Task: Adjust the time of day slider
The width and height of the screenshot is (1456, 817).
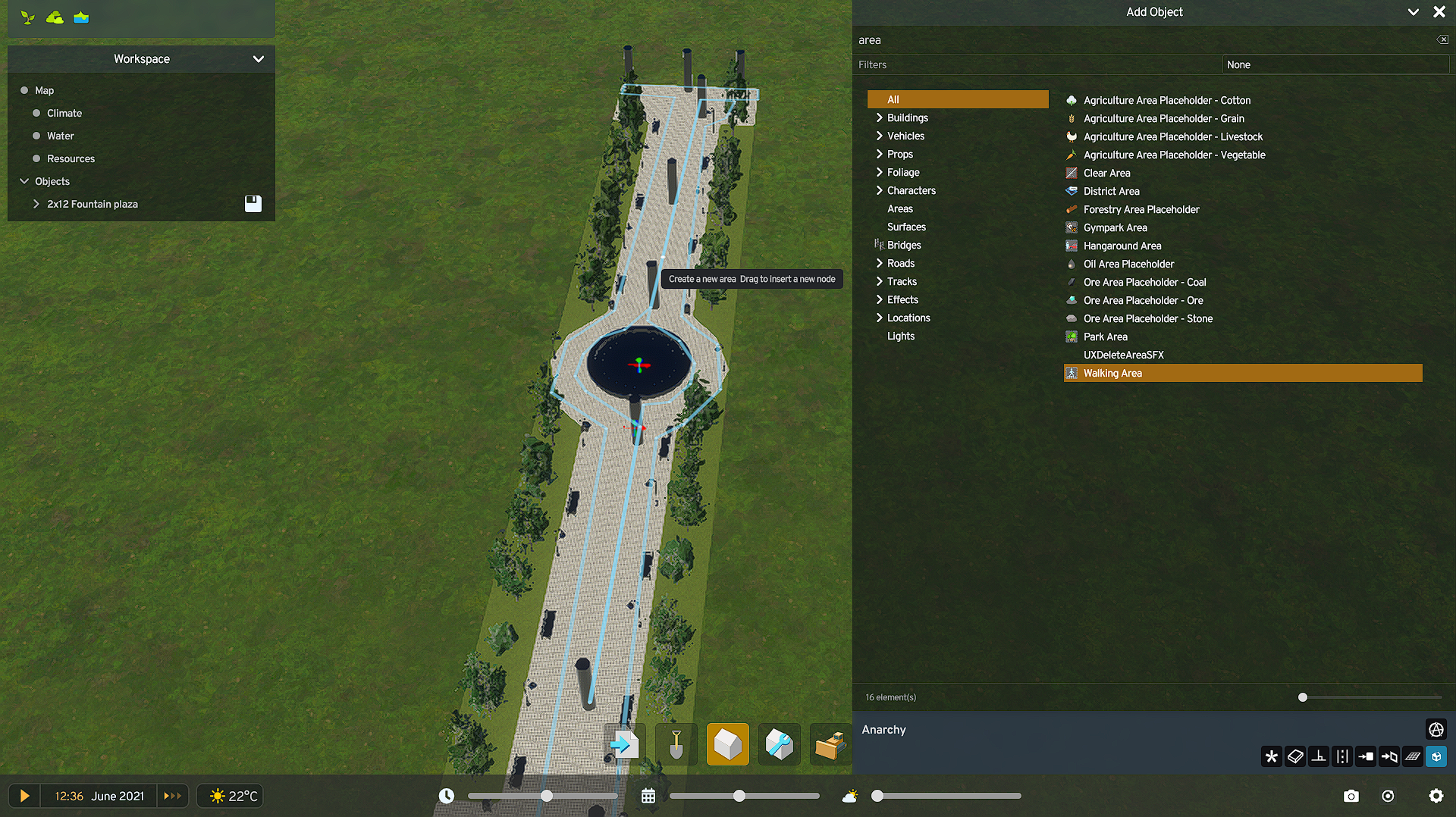Action: 546,796
